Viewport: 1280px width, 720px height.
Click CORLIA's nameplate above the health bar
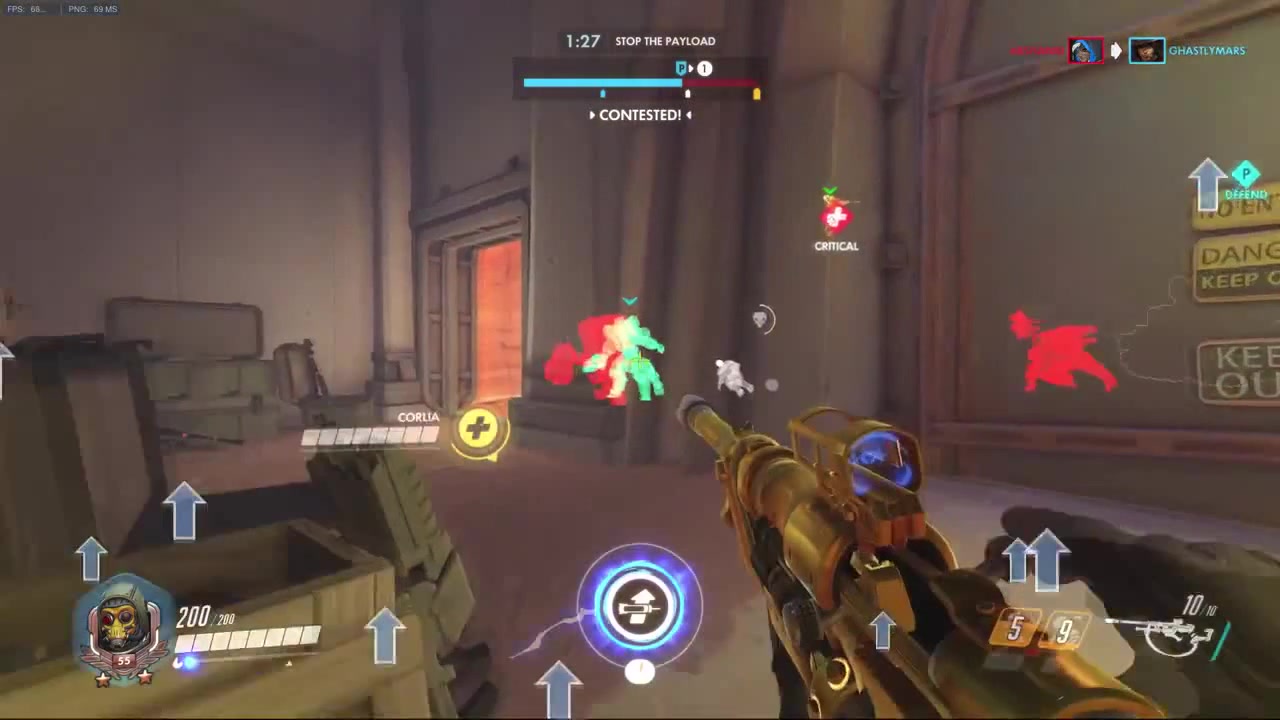click(x=418, y=417)
